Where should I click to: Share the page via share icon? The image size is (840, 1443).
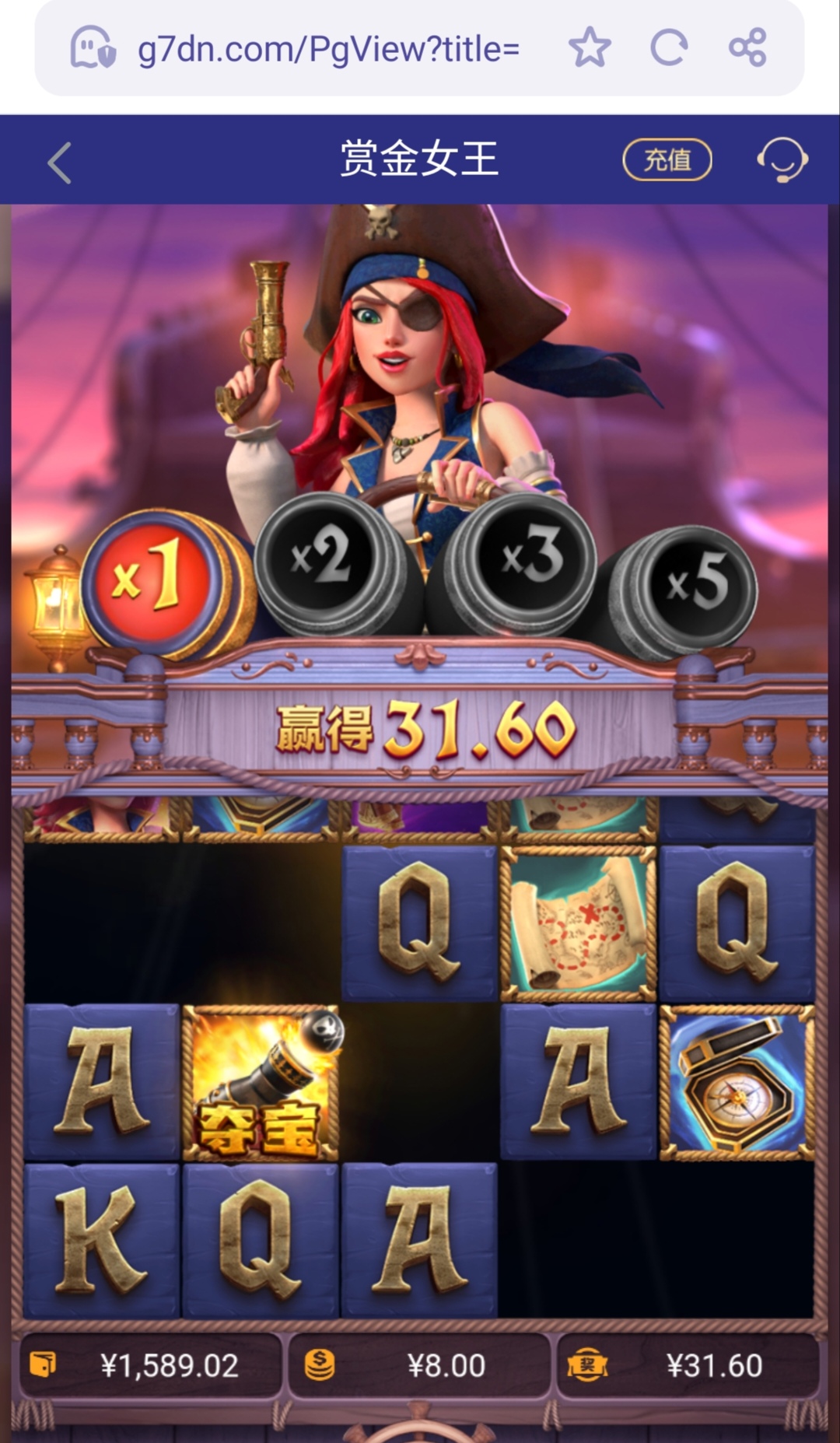pos(747,48)
